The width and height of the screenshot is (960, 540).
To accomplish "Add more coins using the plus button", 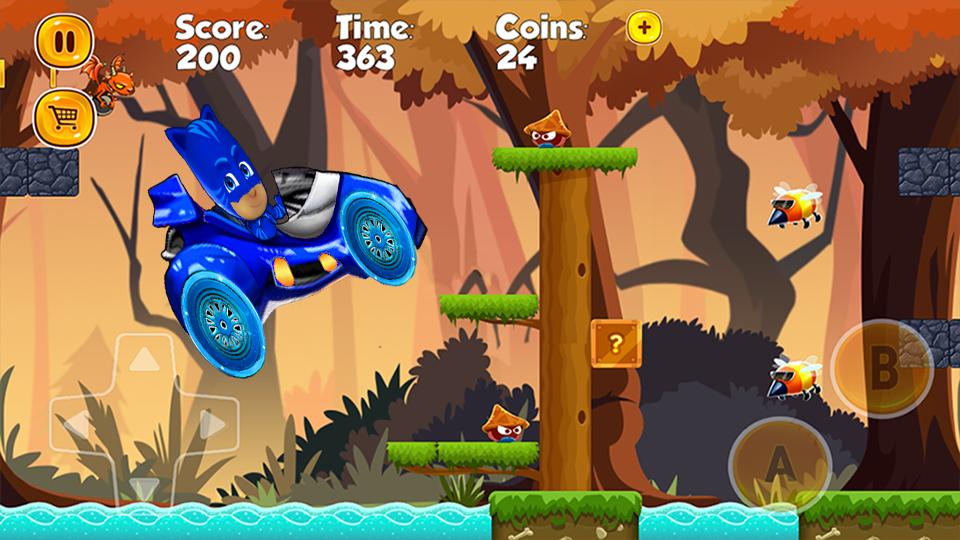I will (644, 29).
